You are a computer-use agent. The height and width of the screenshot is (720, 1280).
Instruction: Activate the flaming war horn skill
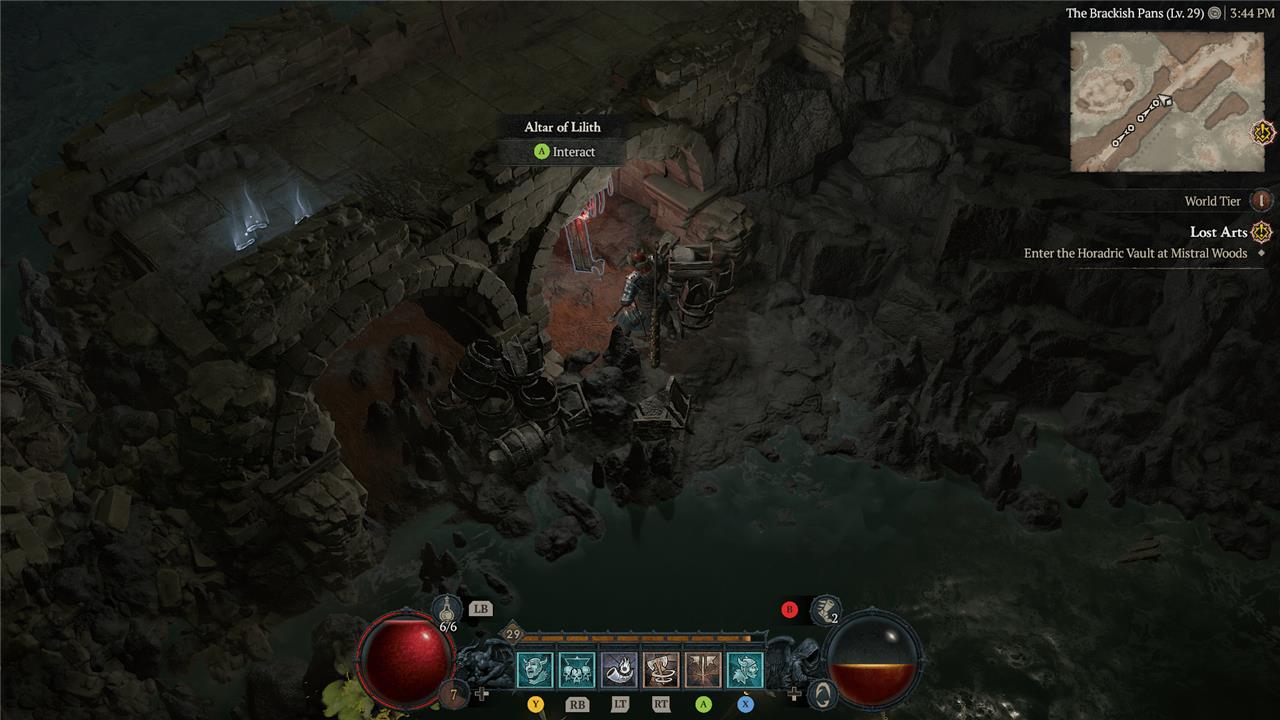click(x=619, y=670)
